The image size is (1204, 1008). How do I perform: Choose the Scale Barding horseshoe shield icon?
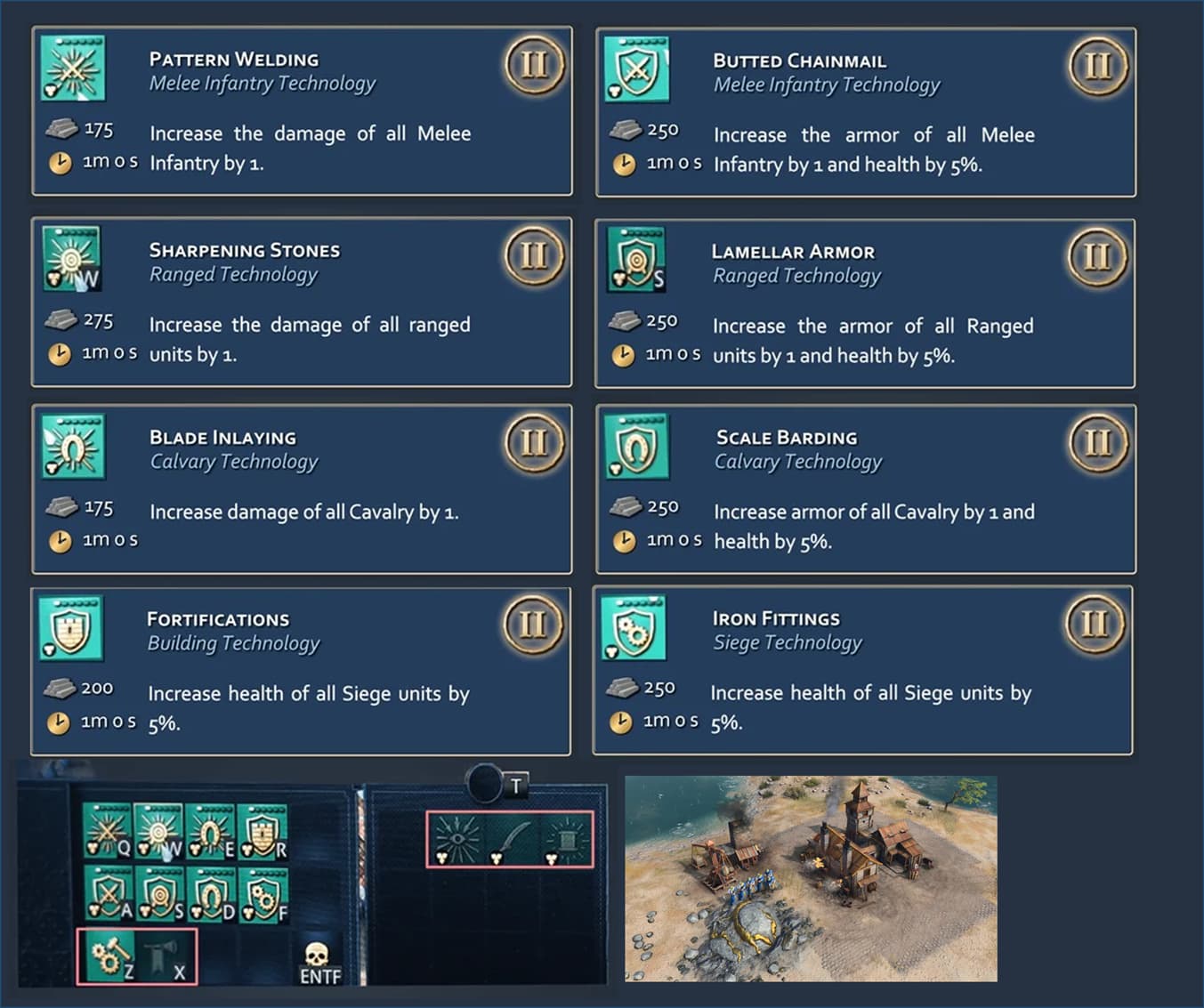(210, 893)
